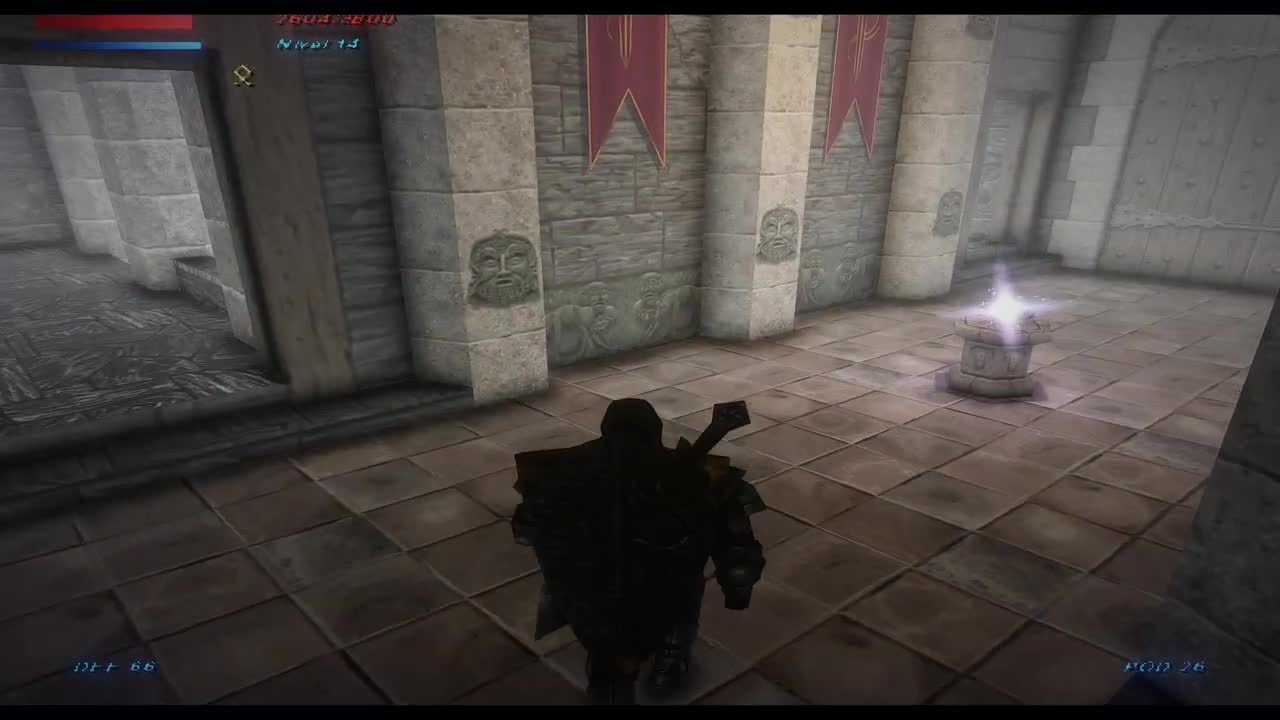Click the knight character in the center
The width and height of the screenshot is (1280, 720).
630,520
